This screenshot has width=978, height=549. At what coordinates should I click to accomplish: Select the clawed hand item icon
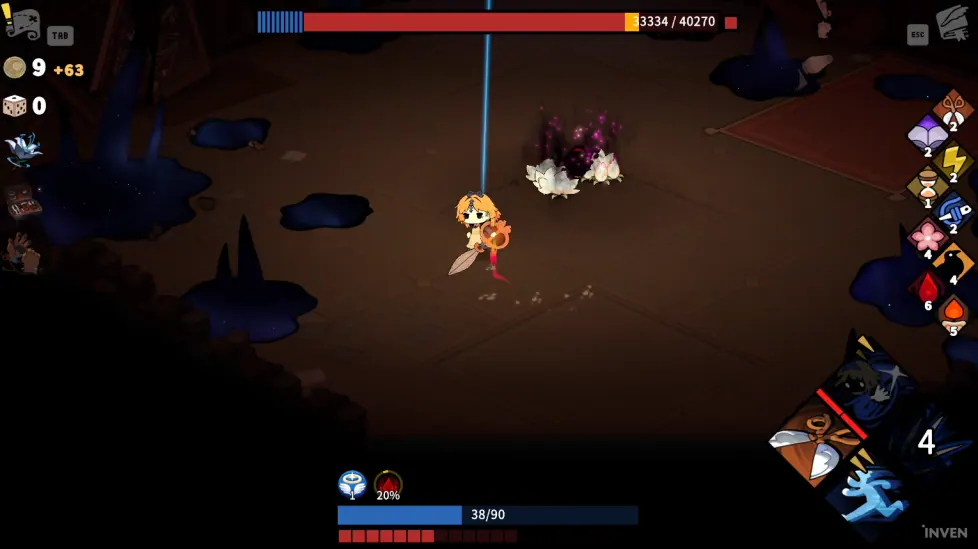pos(21,252)
